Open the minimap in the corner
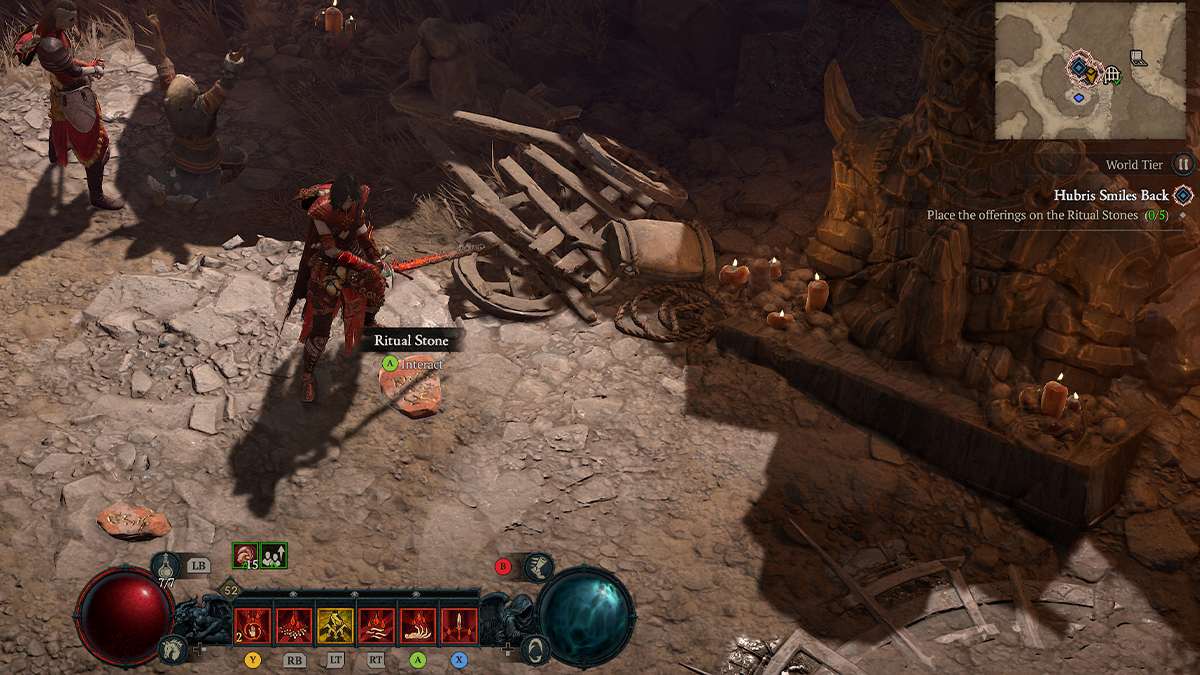The width and height of the screenshot is (1200, 675). (x=1094, y=69)
